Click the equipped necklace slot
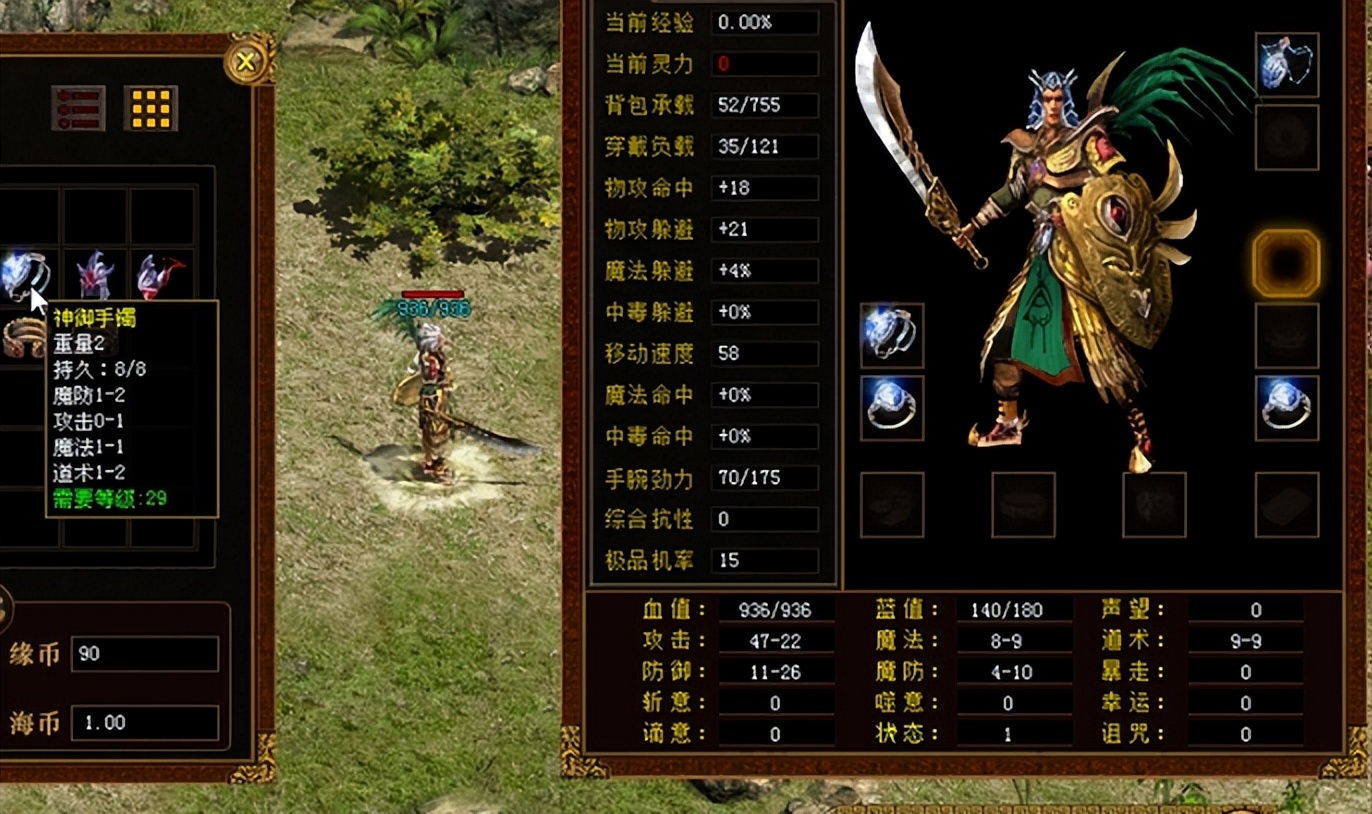Screen dimensions: 1372x814 1286,65
